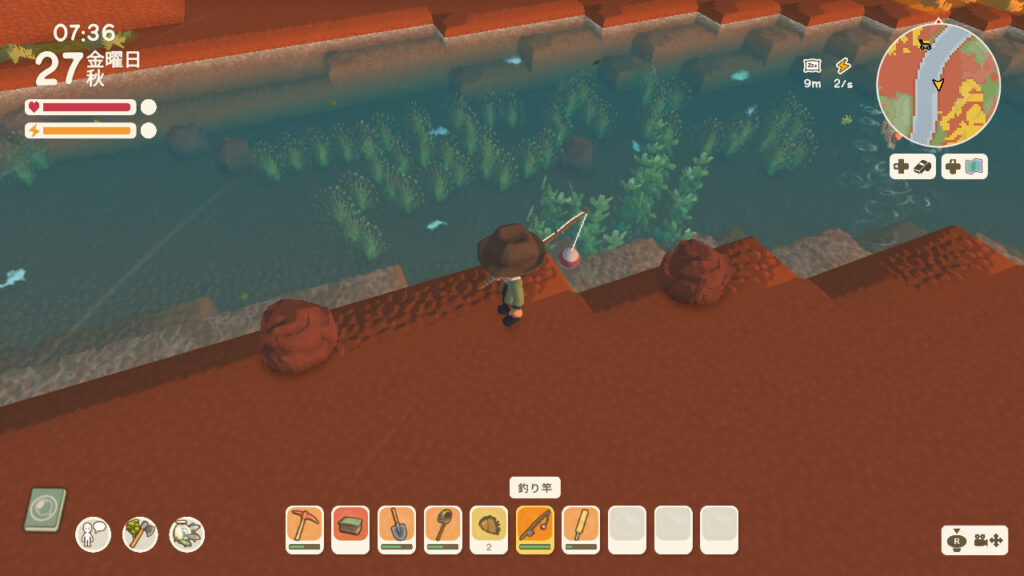The image size is (1024, 576).
Task: Click the character speech bubble icon
Action: [93, 534]
